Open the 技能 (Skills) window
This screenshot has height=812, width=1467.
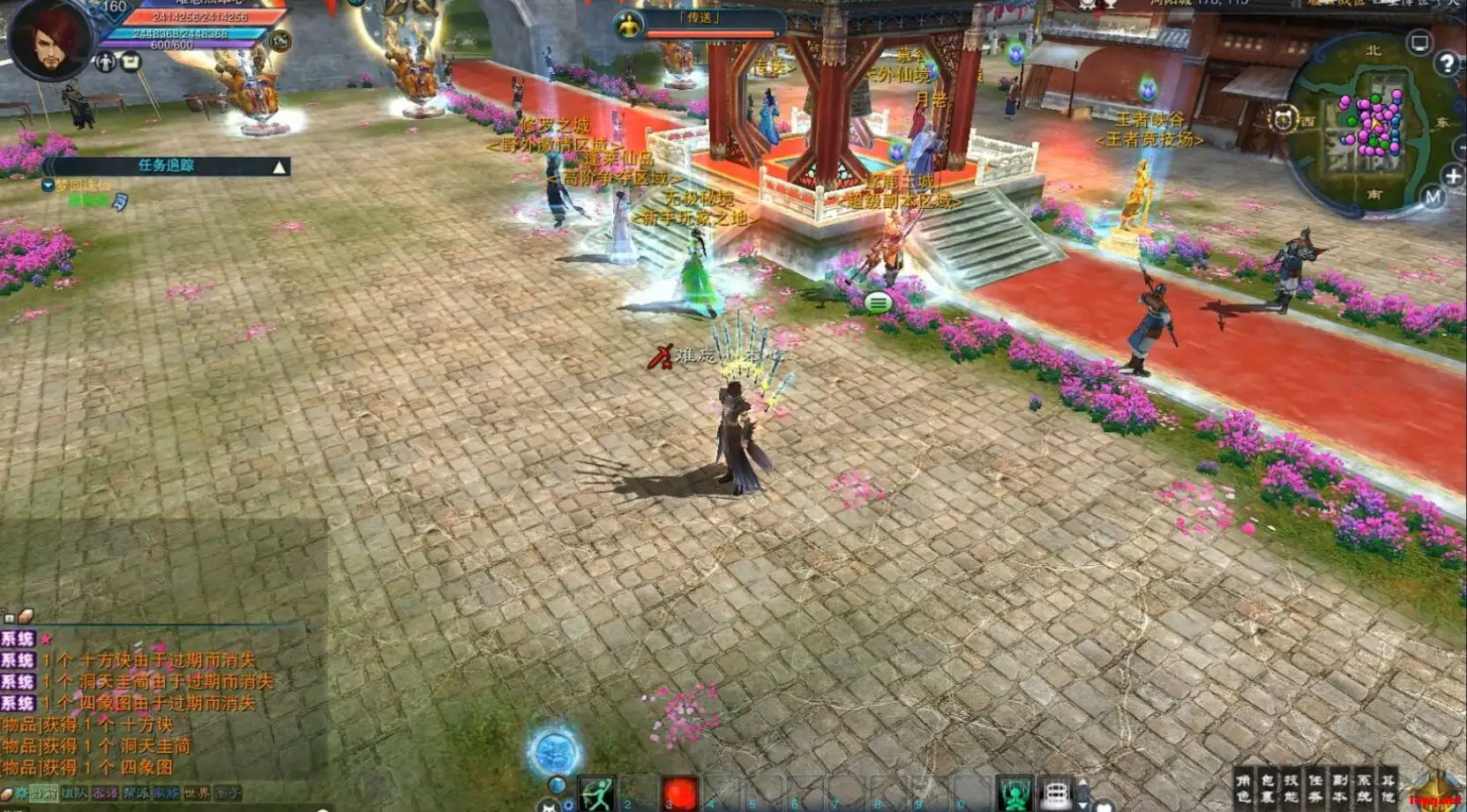[1291, 788]
